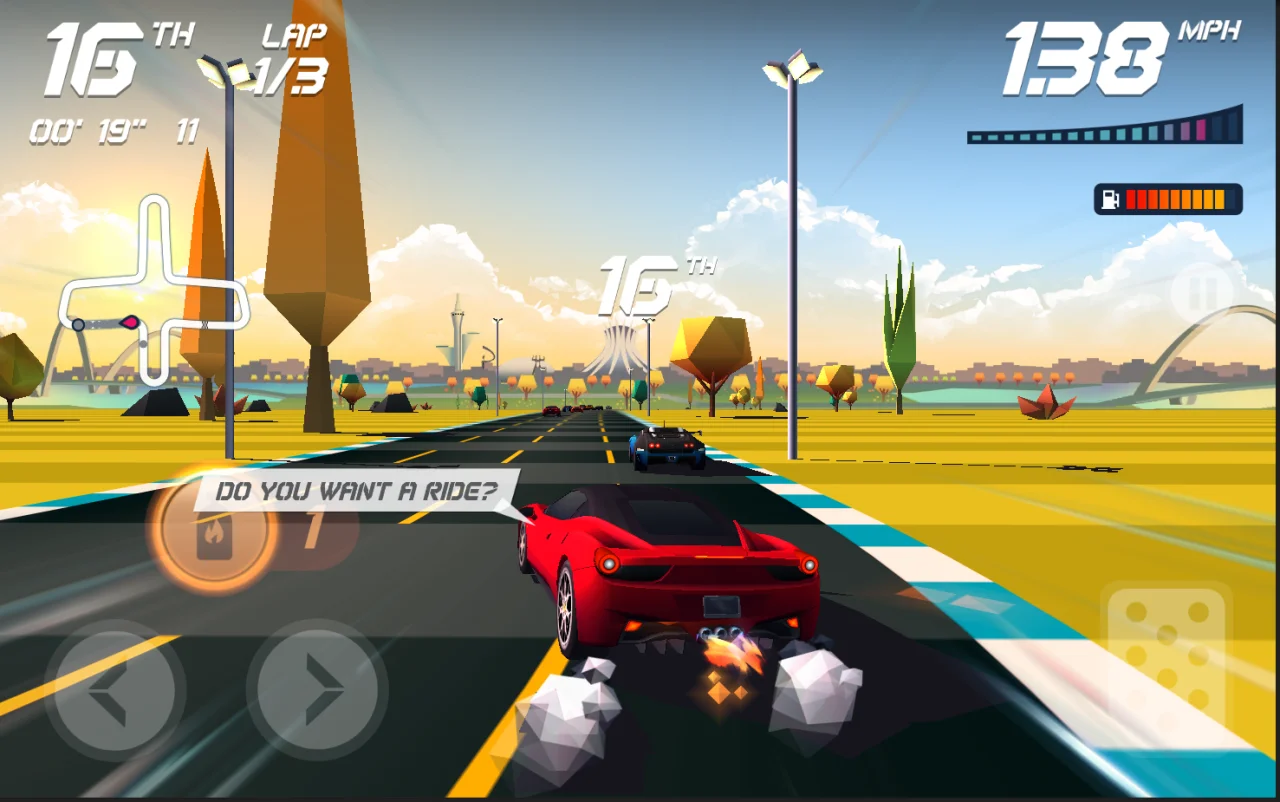
Task: Steer left with the left arrow button
Action: point(114,689)
